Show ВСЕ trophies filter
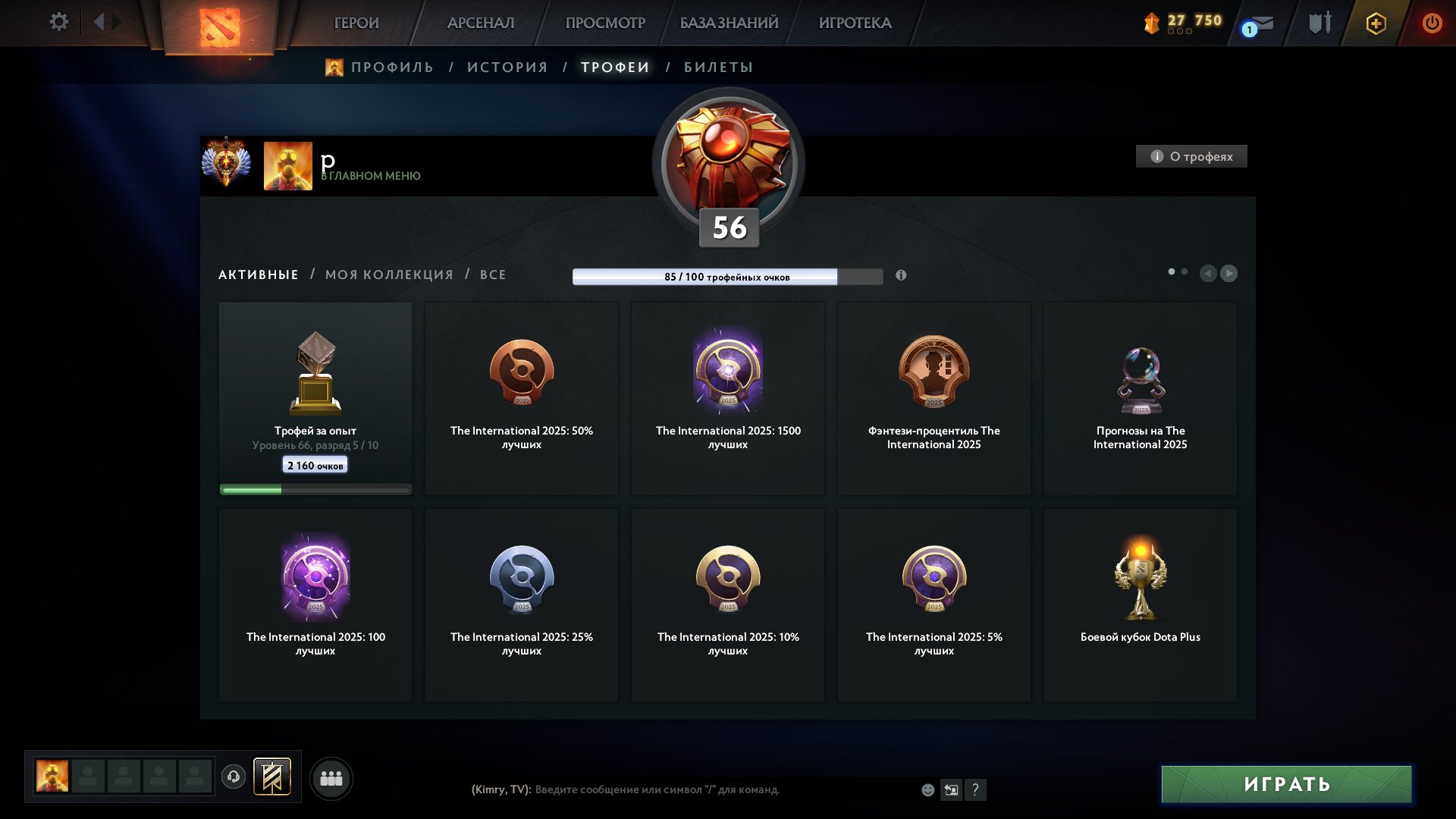 (x=493, y=275)
